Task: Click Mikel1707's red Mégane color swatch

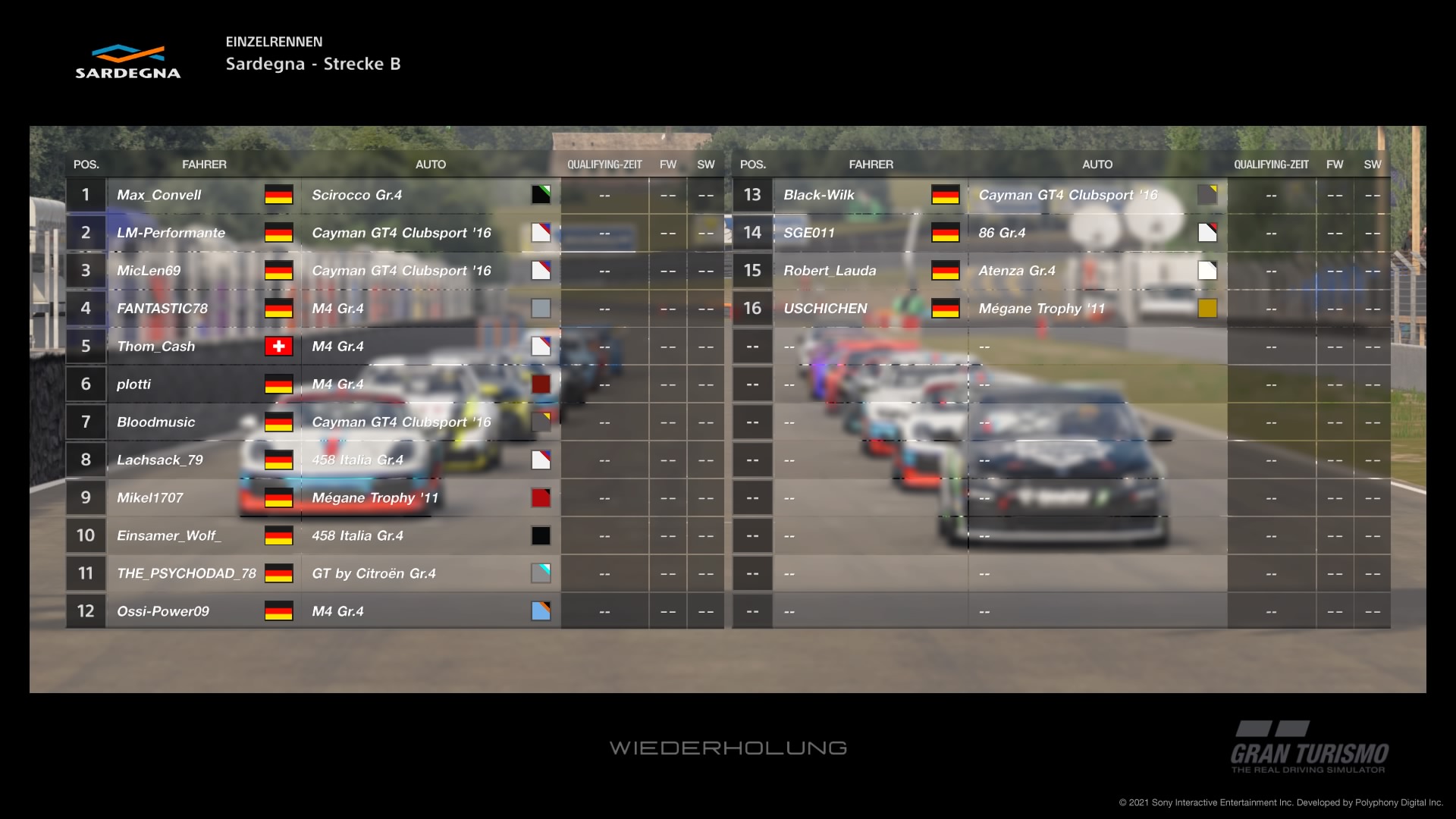Action: coord(541,497)
